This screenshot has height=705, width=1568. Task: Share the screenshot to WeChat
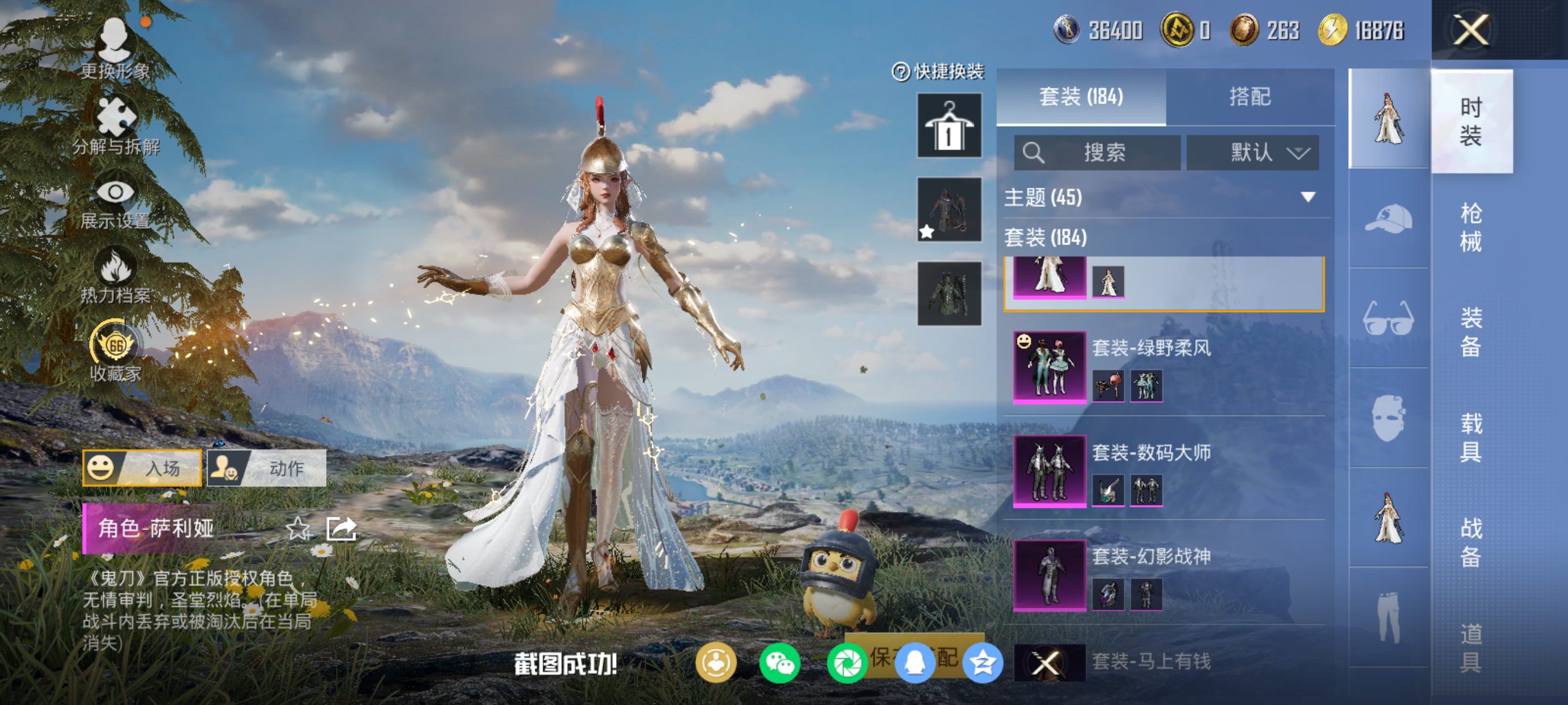tap(780, 663)
